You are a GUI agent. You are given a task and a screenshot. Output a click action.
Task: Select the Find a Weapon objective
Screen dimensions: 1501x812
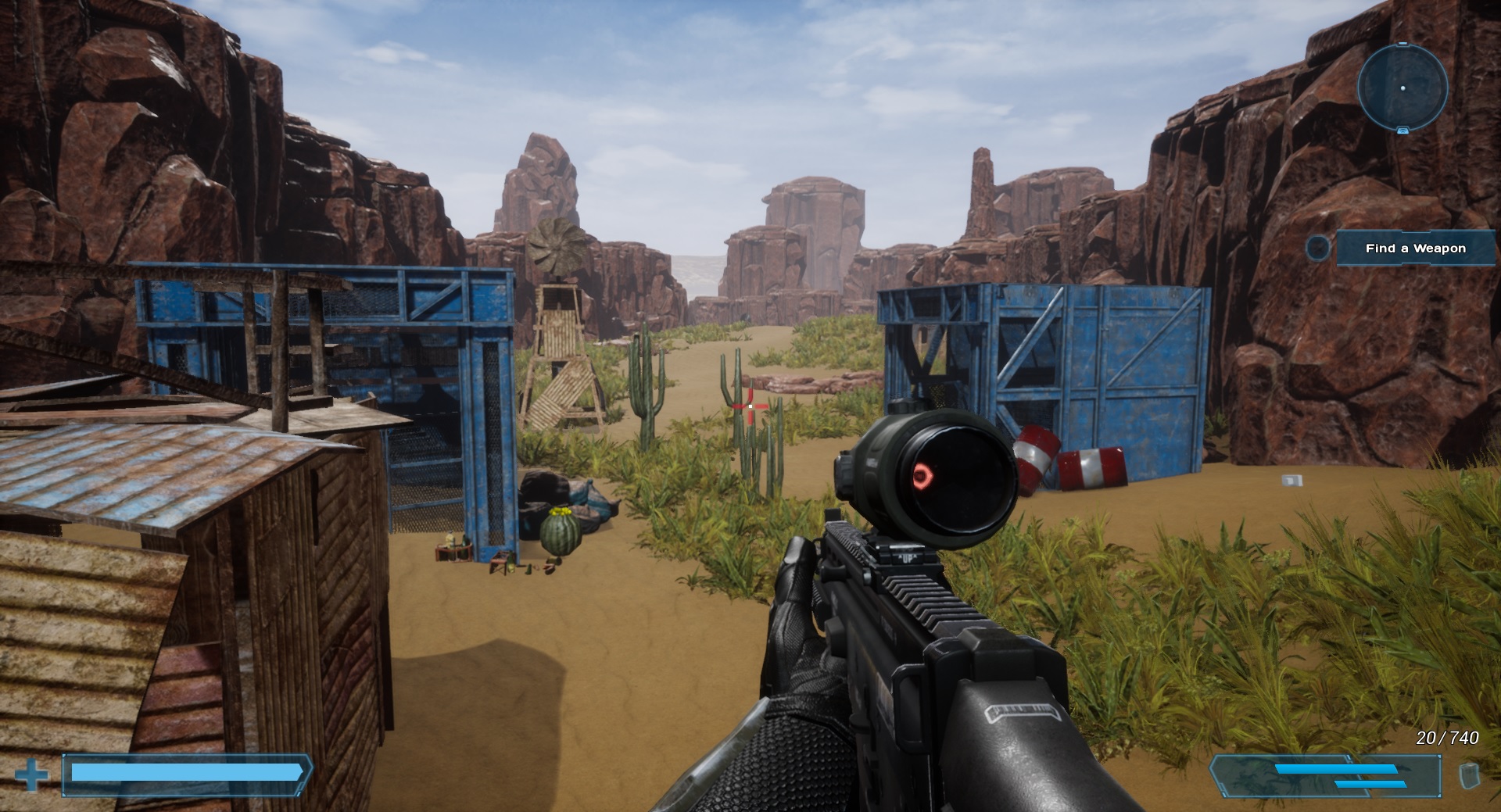tap(1415, 249)
